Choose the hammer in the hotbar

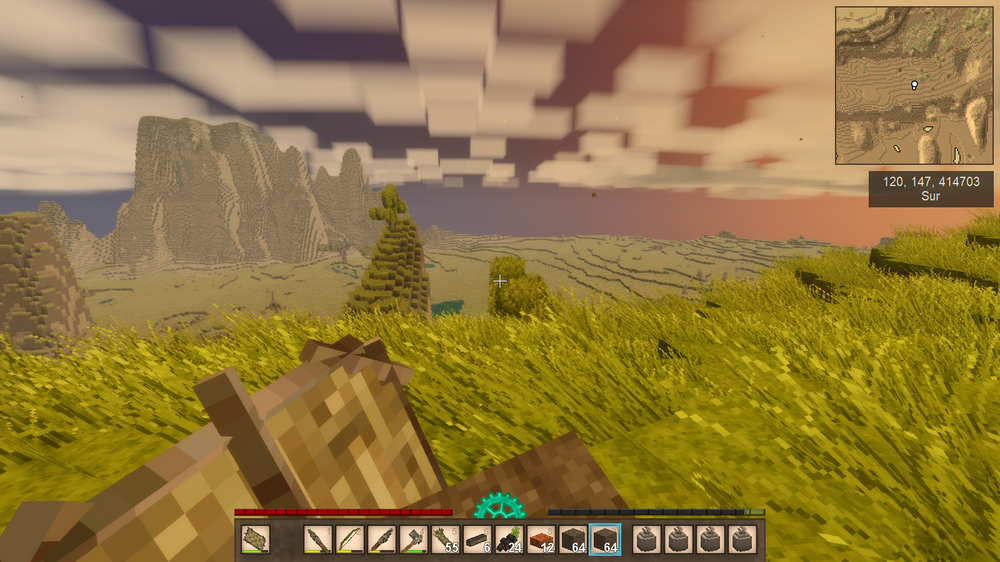pyautogui.click(x=413, y=540)
